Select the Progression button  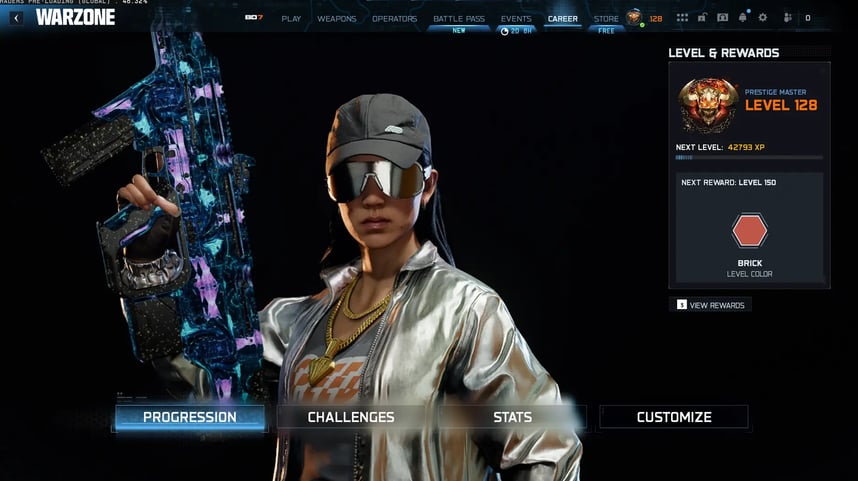[190, 417]
